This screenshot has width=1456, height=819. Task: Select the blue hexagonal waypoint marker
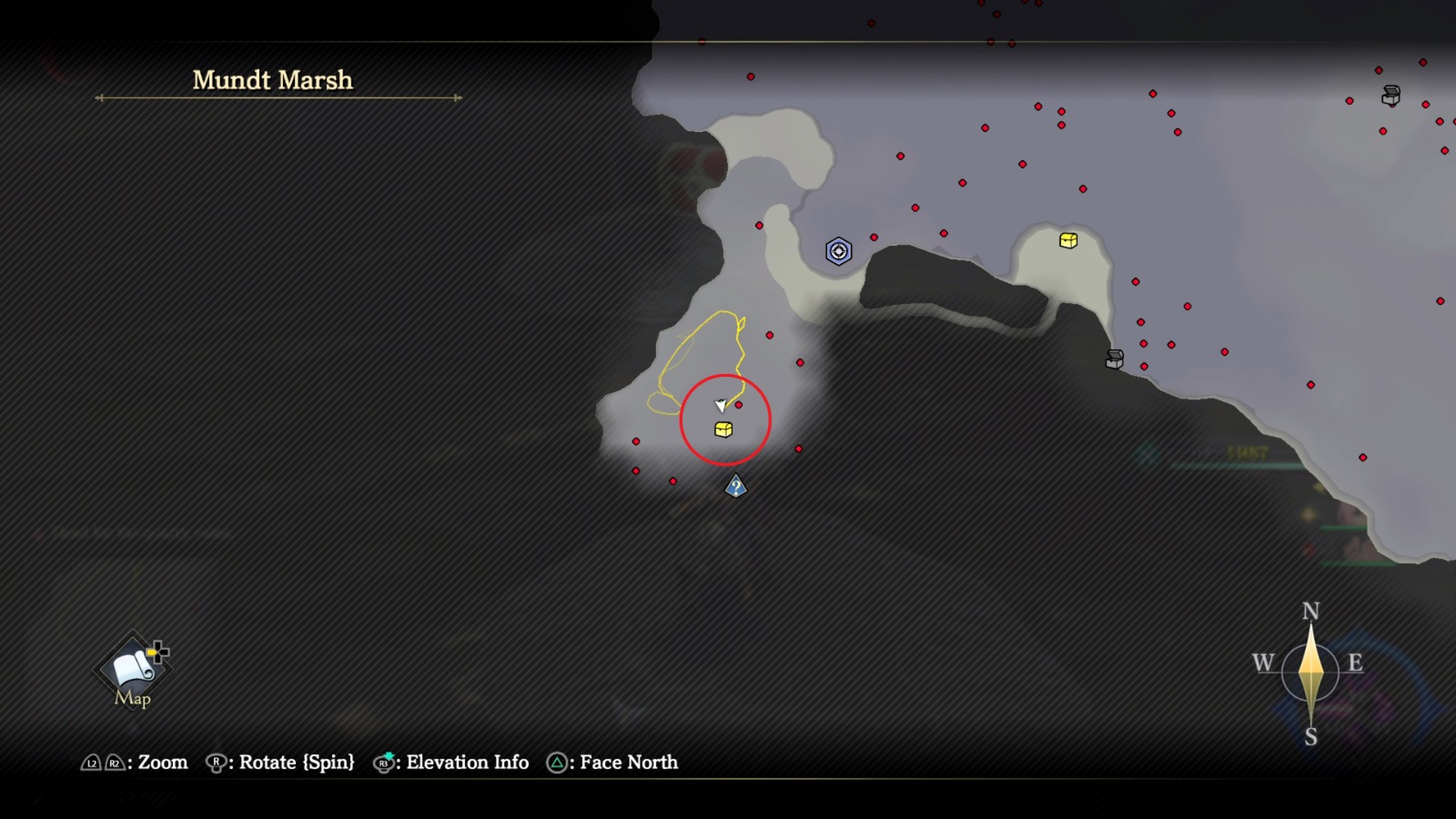pyautogui.click(x=838, y=251)
